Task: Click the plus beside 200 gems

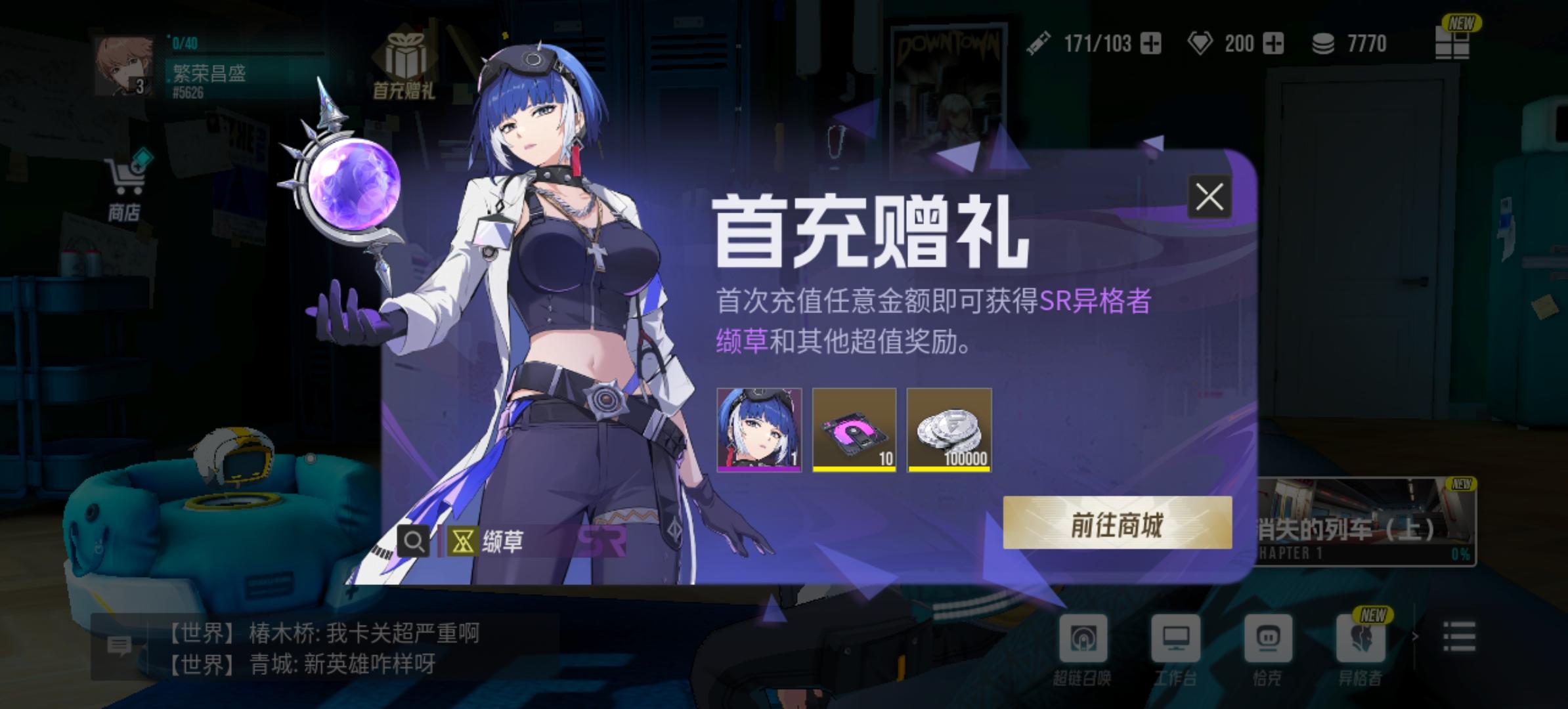Action: pyautogui.click(x=1274, y=44)
